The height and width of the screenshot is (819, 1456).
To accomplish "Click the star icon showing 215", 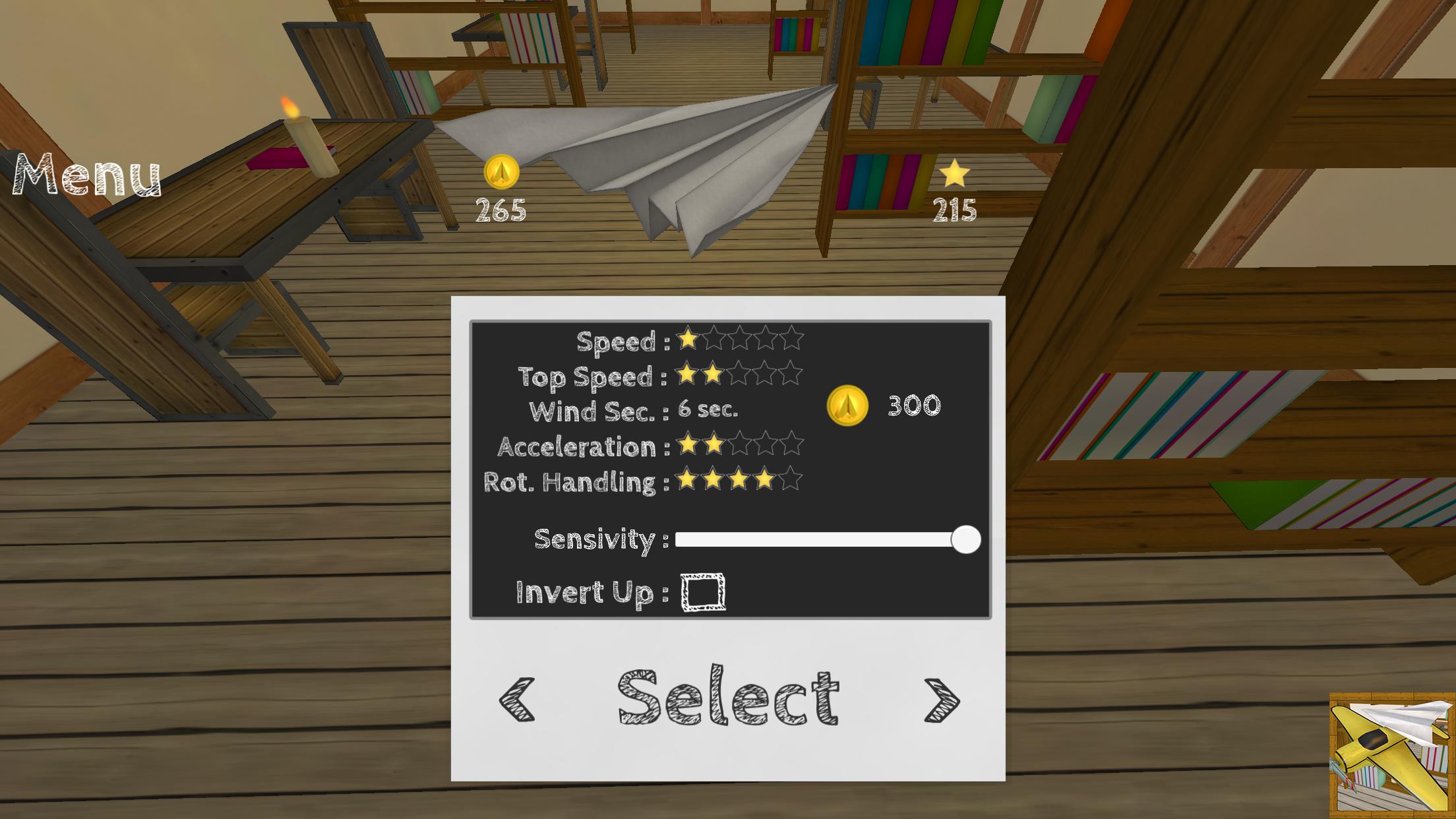I will click(956, 173).
